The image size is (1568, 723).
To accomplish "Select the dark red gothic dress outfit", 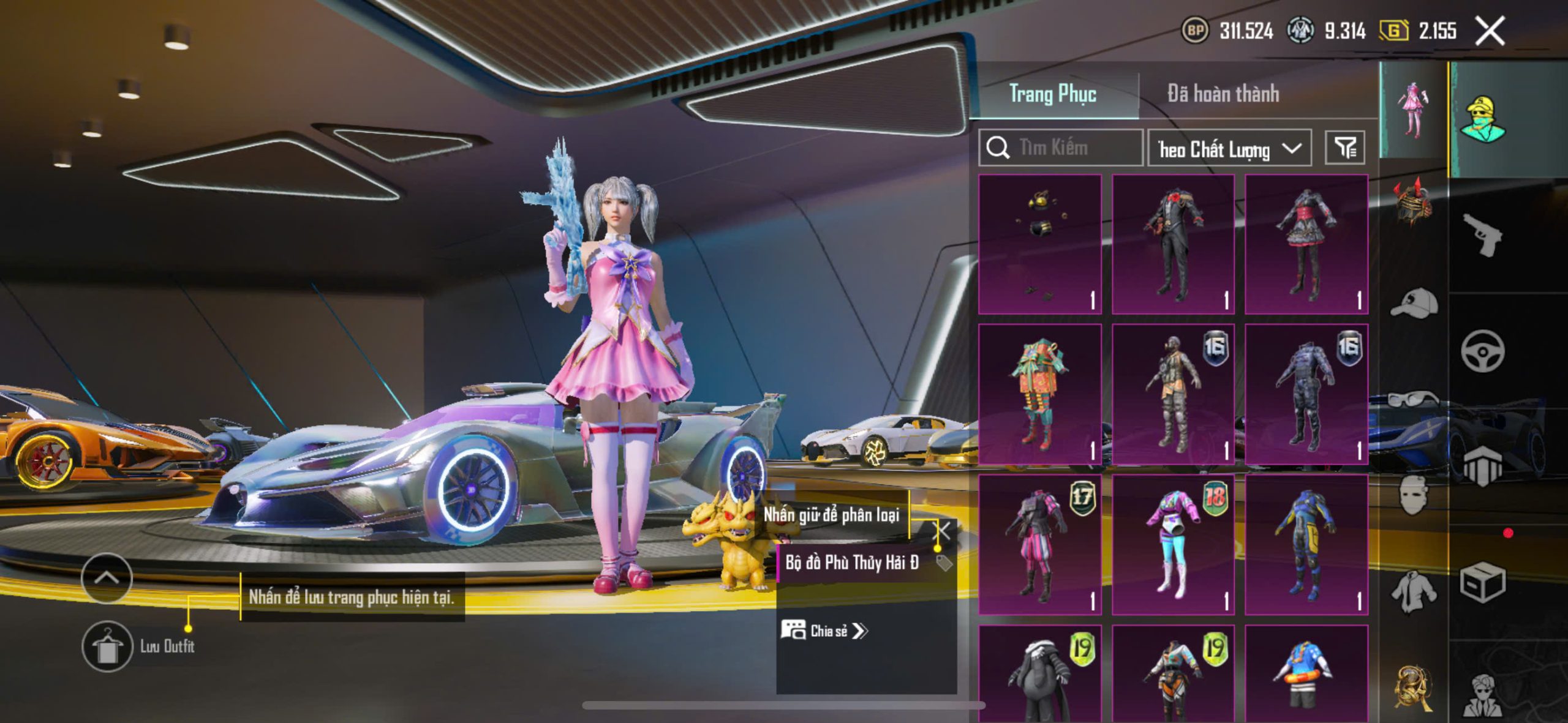I will pyautogui.click(x=1306, y=244).
